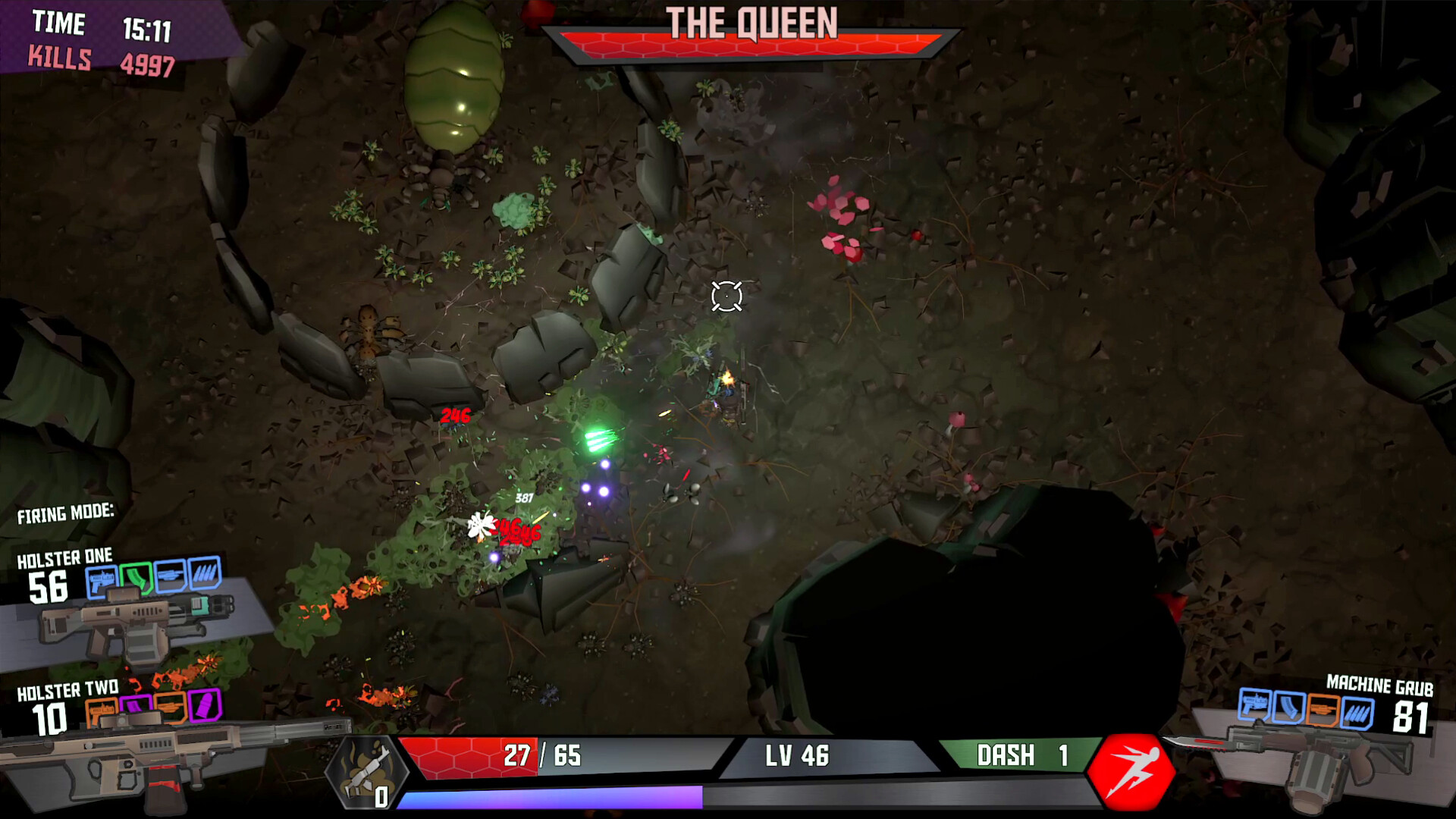Click Holster One's blue gun body icon
The height and width of the screenshot is (819, 1456).
[102, 581]
